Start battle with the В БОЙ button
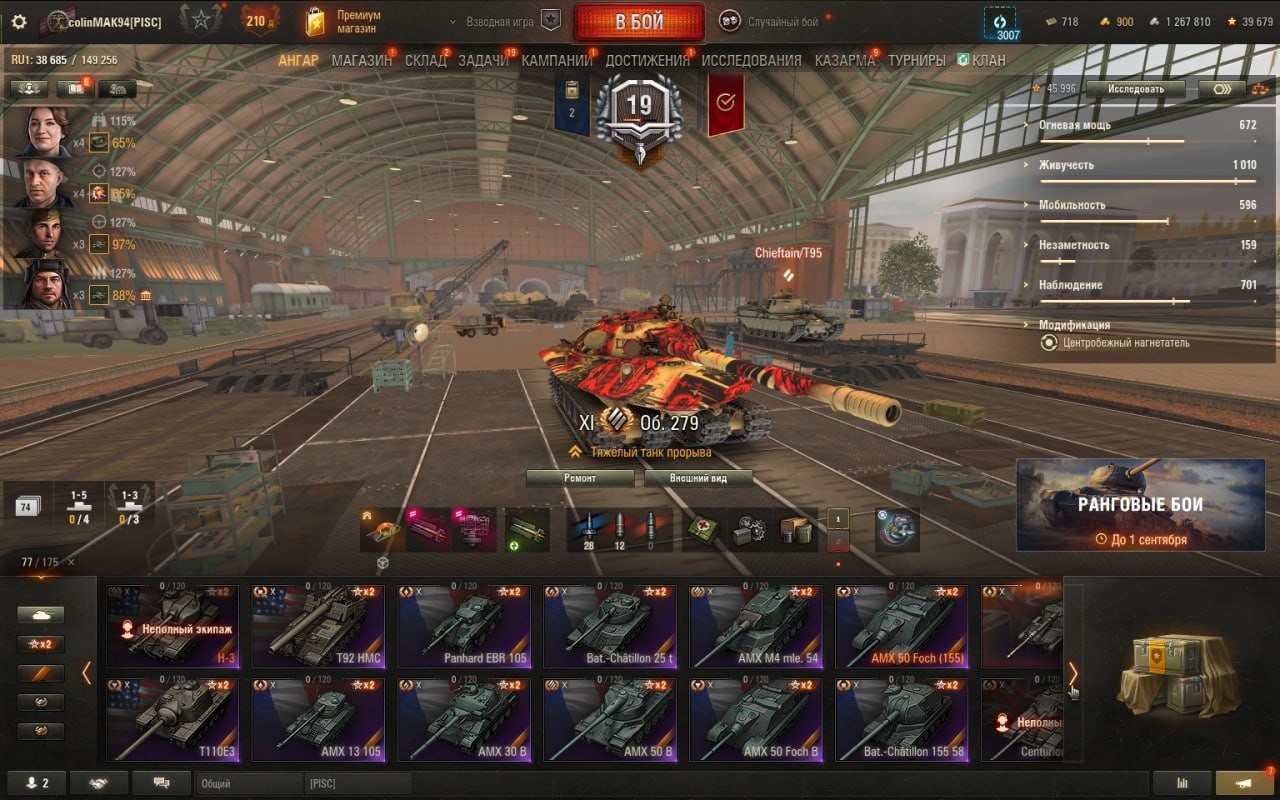 pos(638,22)
